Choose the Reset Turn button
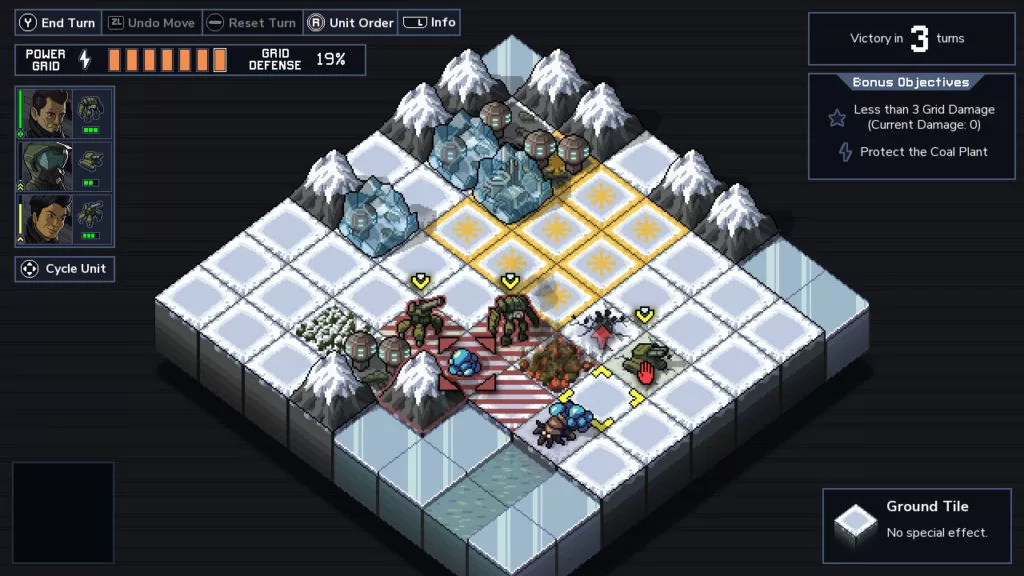 pyautogui.click(x=252, y=23)
